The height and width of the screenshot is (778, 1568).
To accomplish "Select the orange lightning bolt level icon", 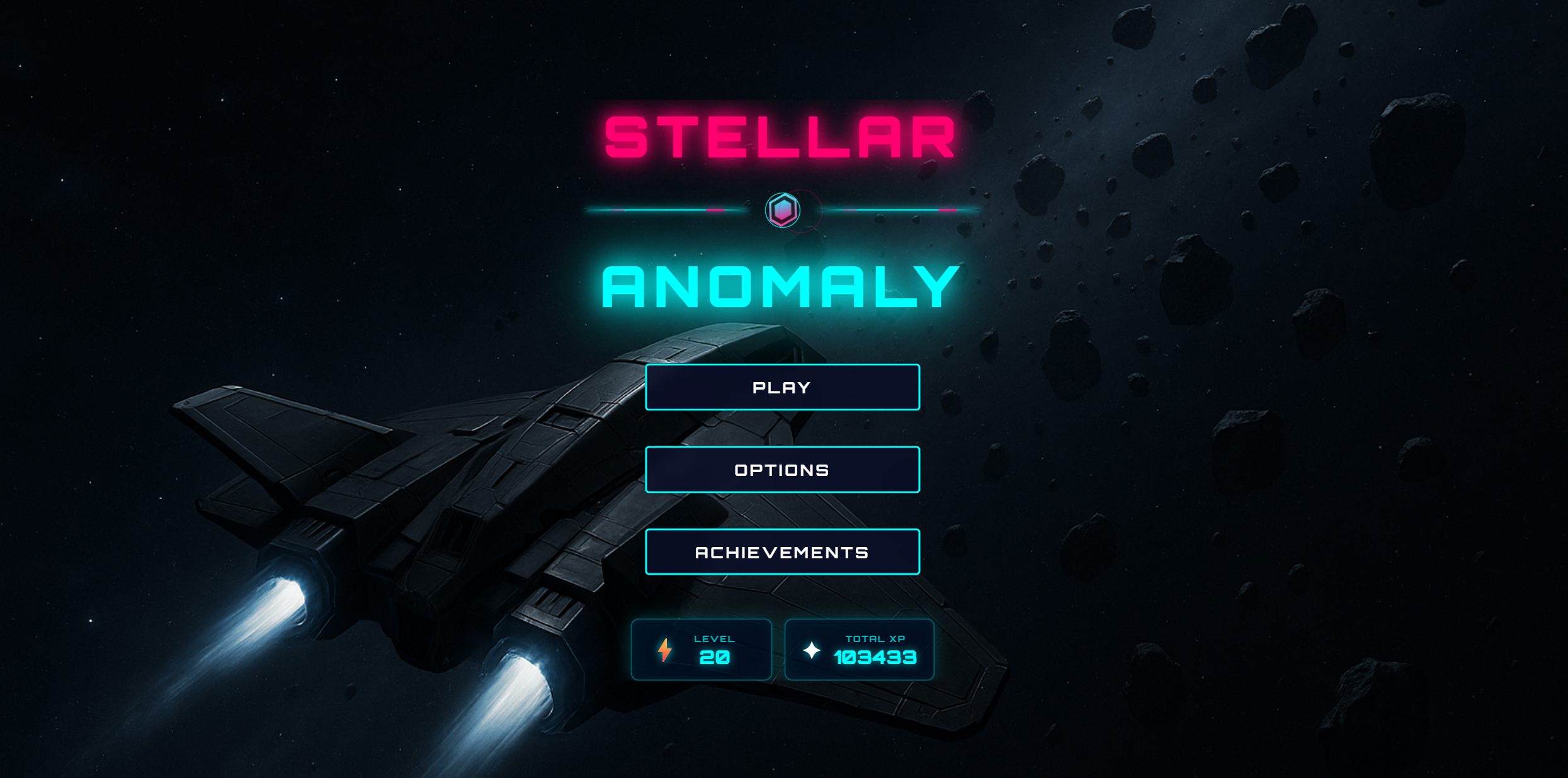I will pyautogui.click(x=664, y=650).
